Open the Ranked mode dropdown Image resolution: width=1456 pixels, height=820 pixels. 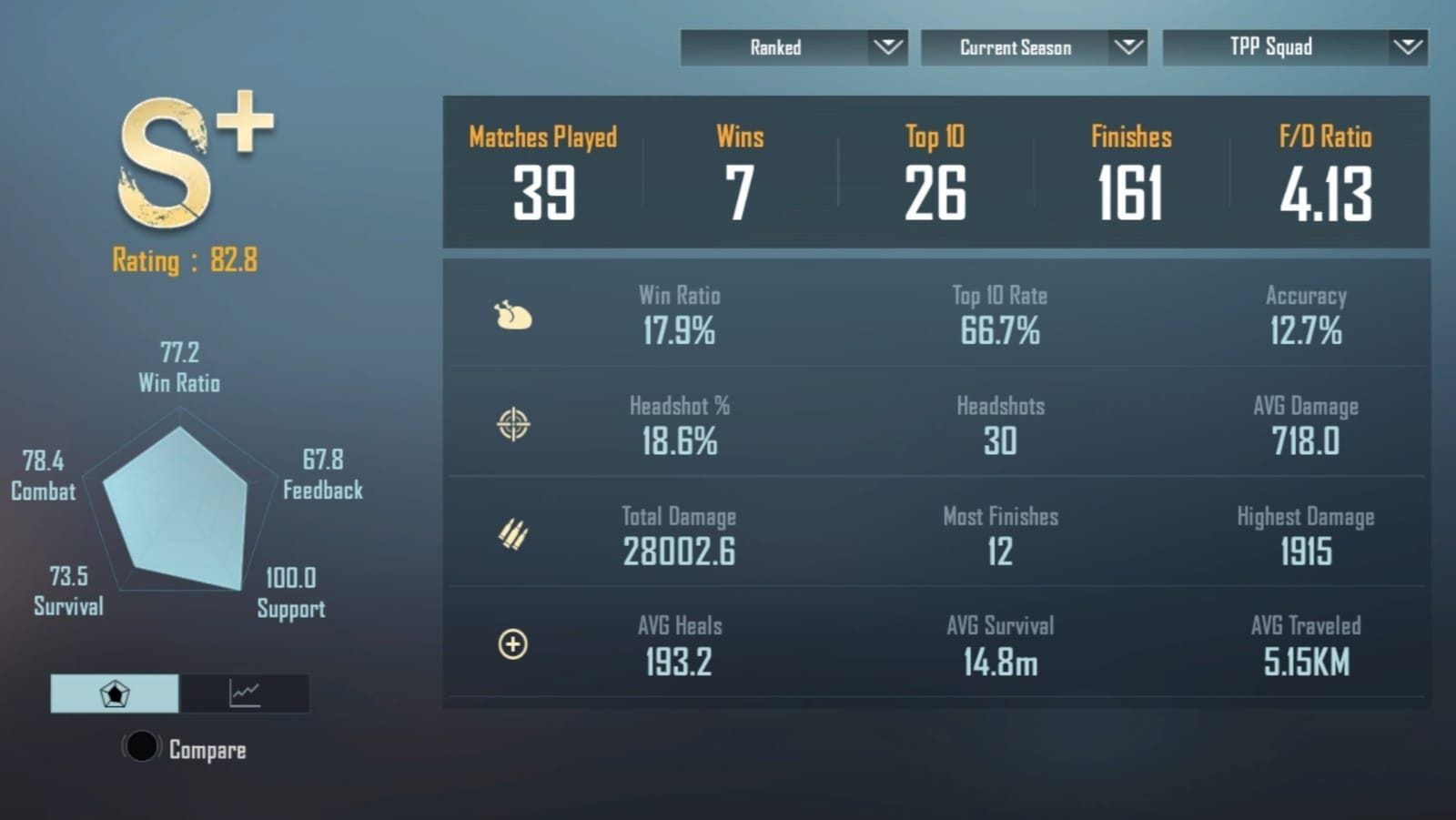point(794,47)
